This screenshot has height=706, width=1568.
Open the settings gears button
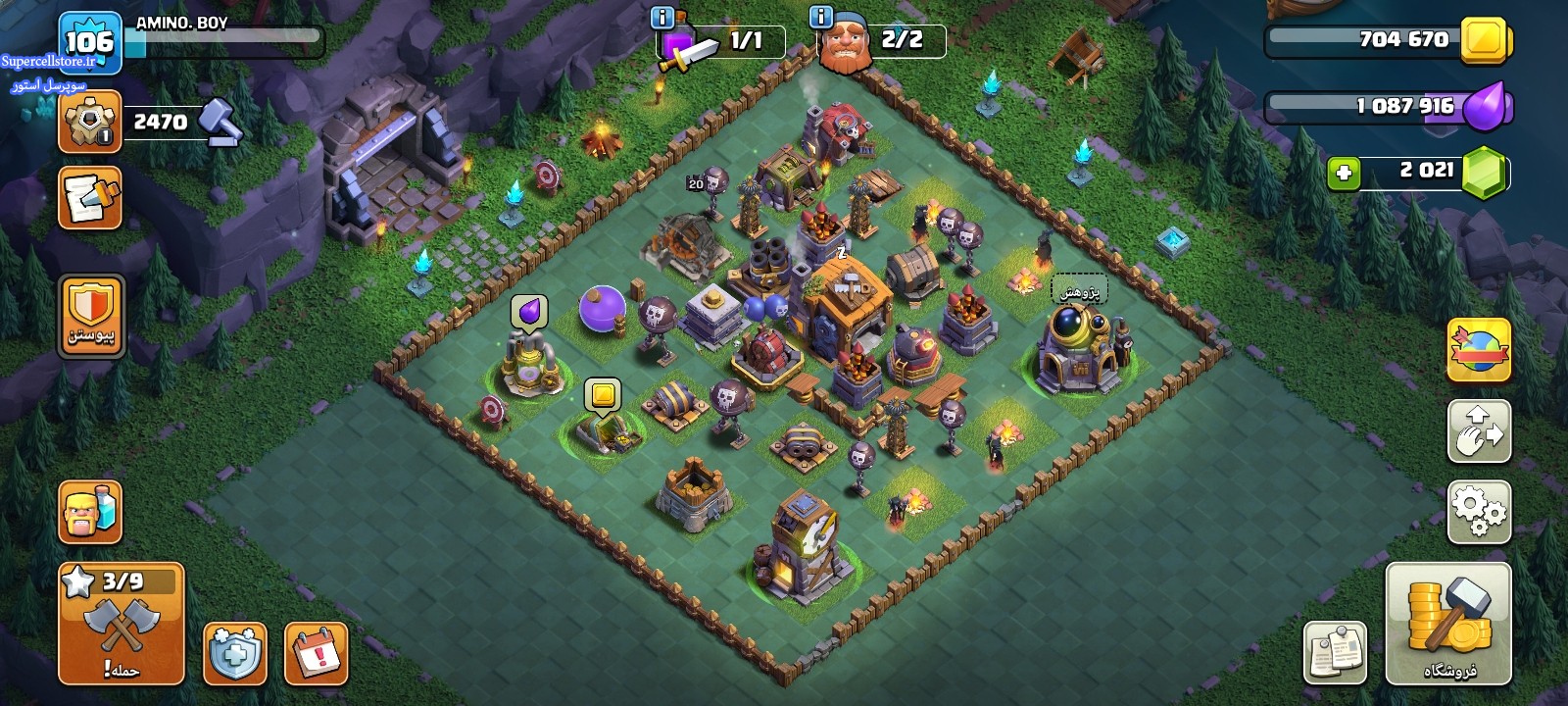point(1479,511)
